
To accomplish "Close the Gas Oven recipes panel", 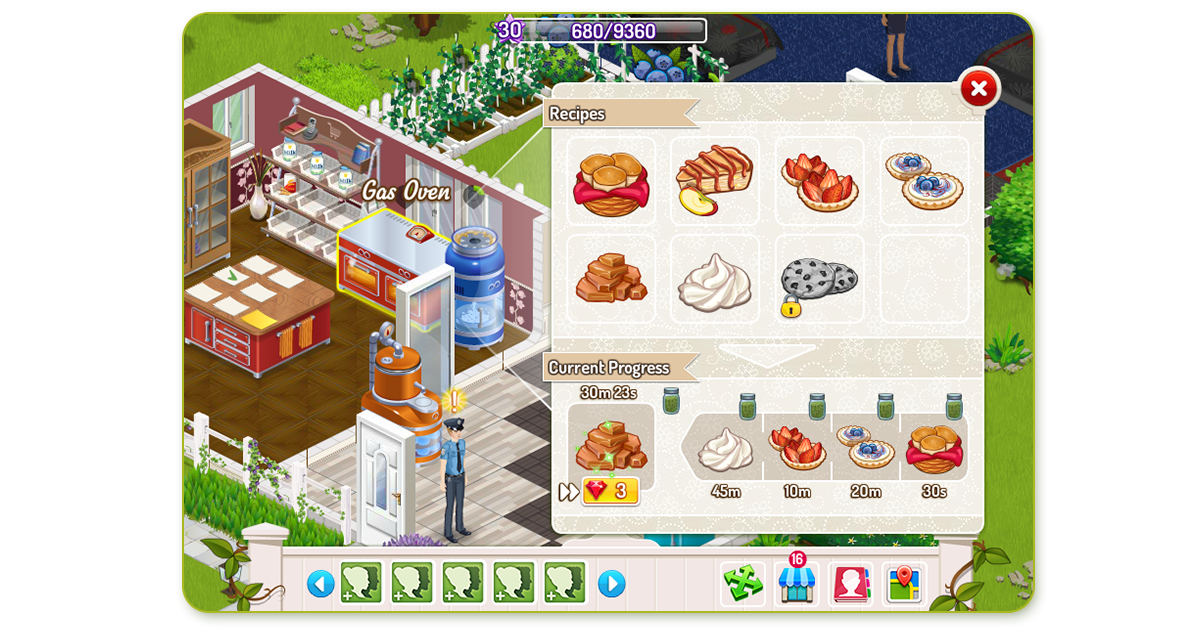I will click(x=979, y=90).
